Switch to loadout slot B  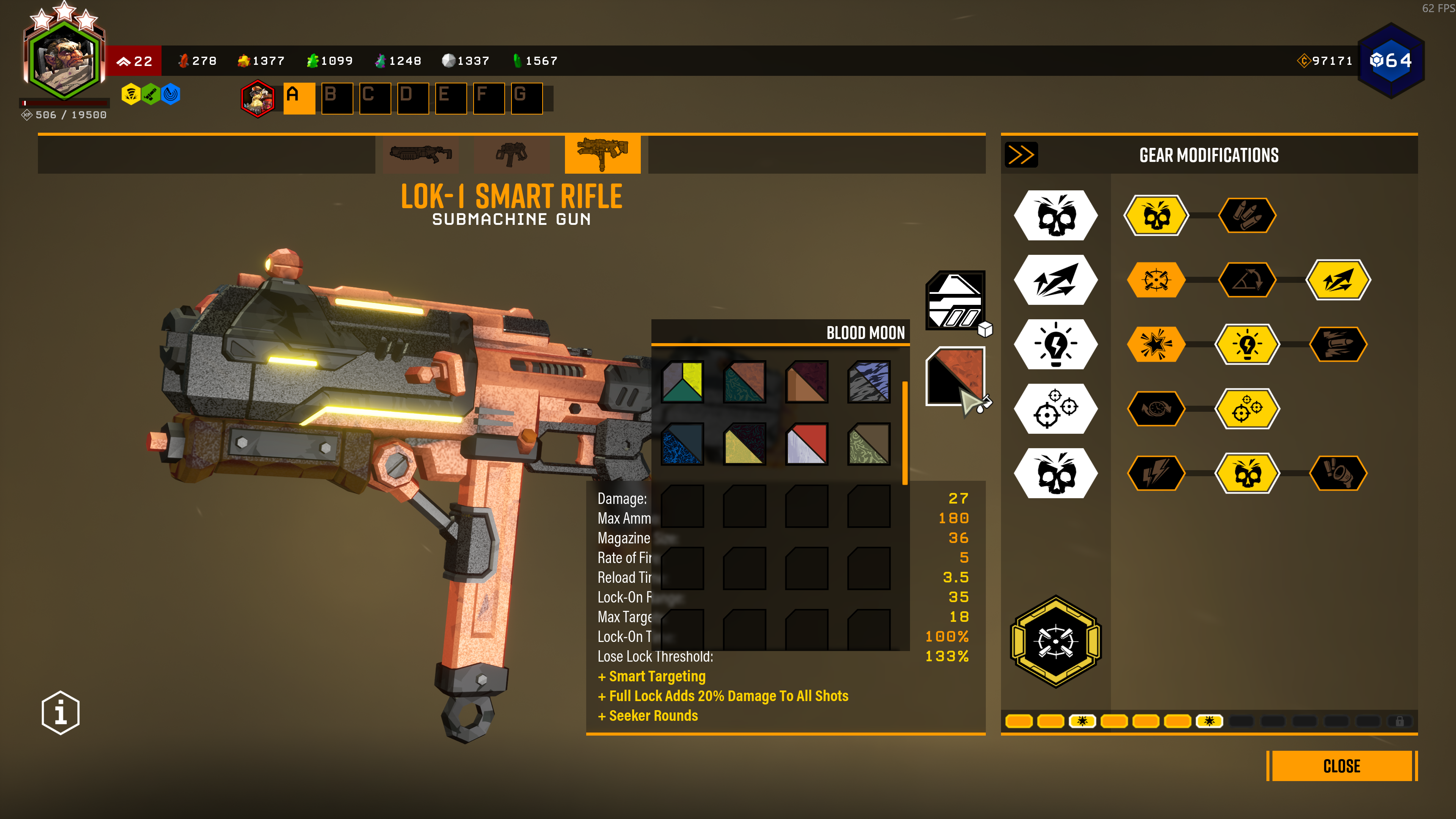(337, 98)
